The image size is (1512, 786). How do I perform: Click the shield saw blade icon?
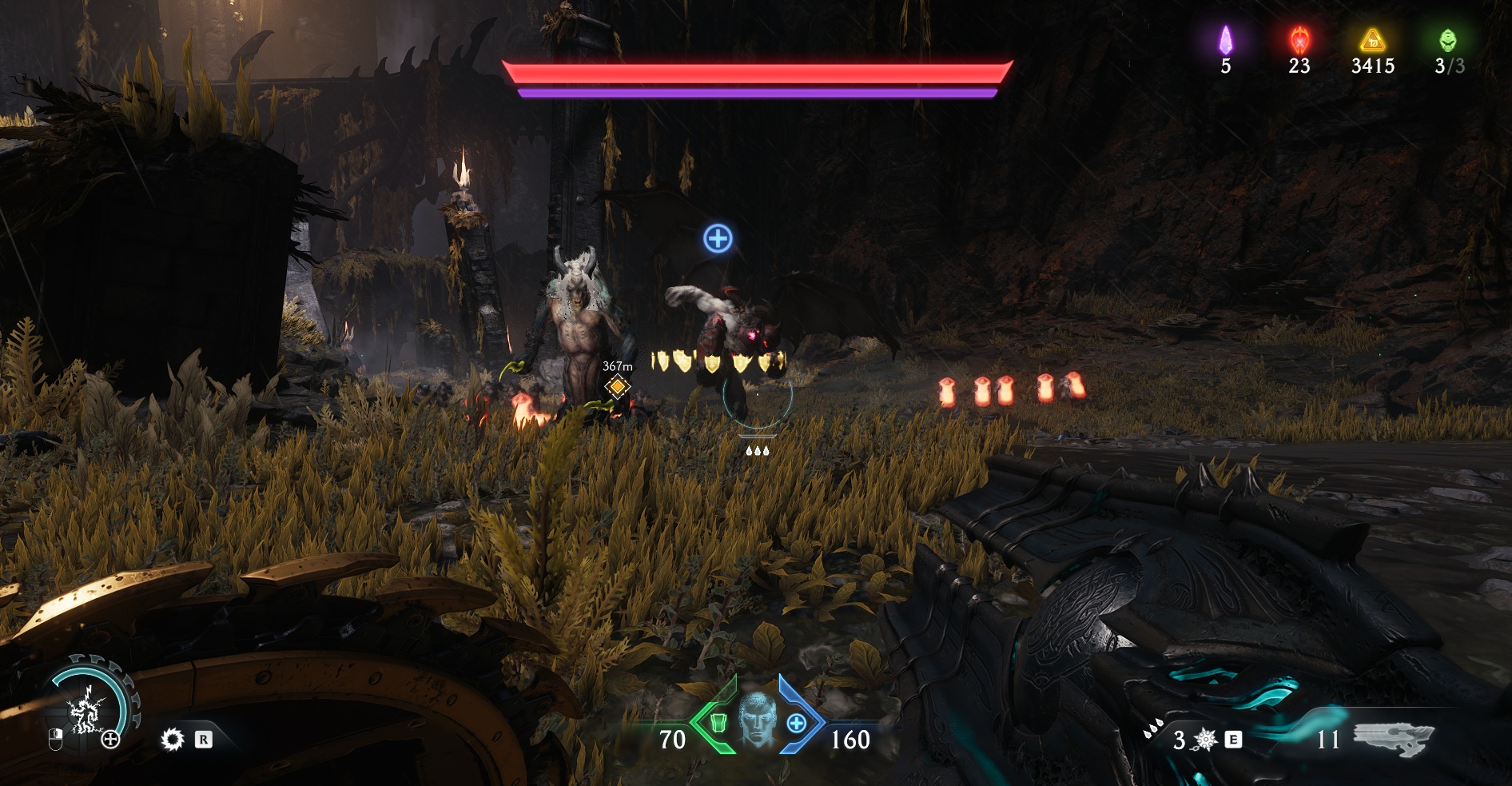[172, 740]
